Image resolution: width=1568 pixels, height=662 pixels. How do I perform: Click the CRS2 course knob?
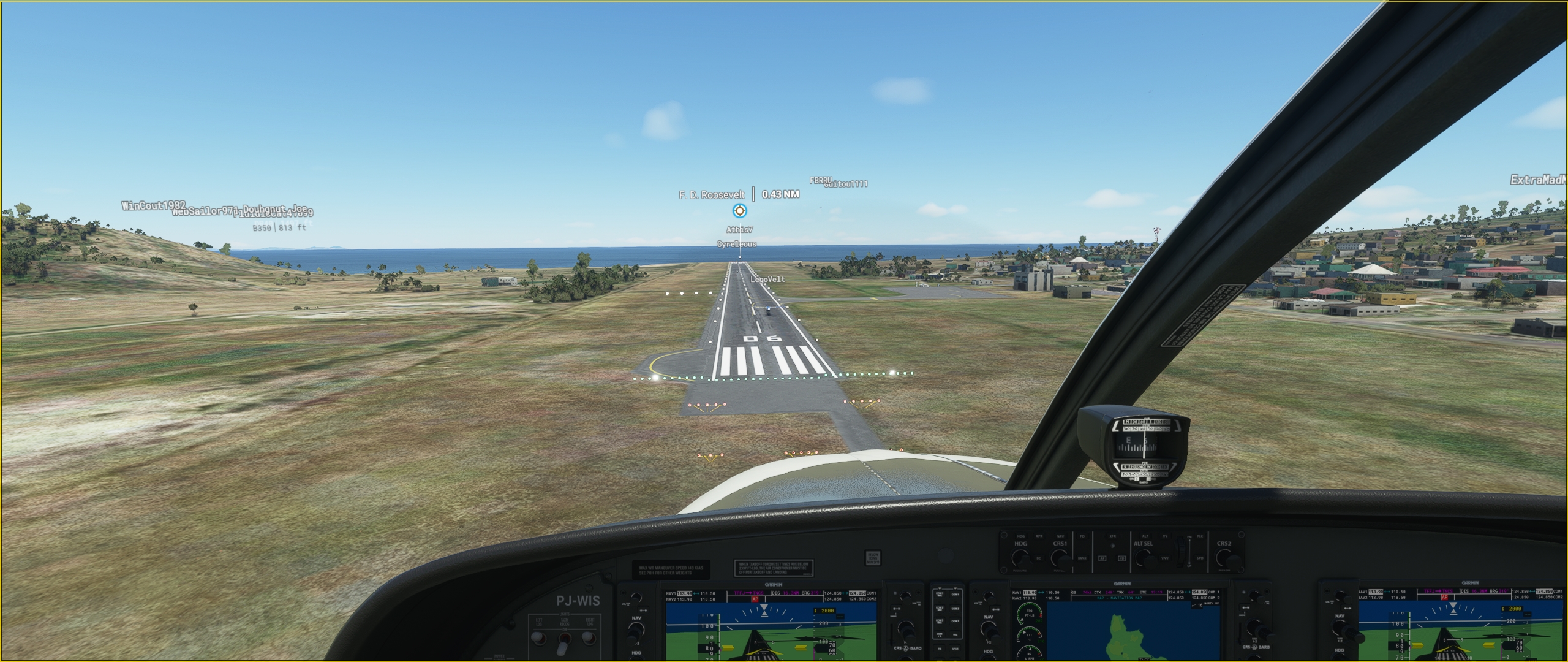(1224, 558)
